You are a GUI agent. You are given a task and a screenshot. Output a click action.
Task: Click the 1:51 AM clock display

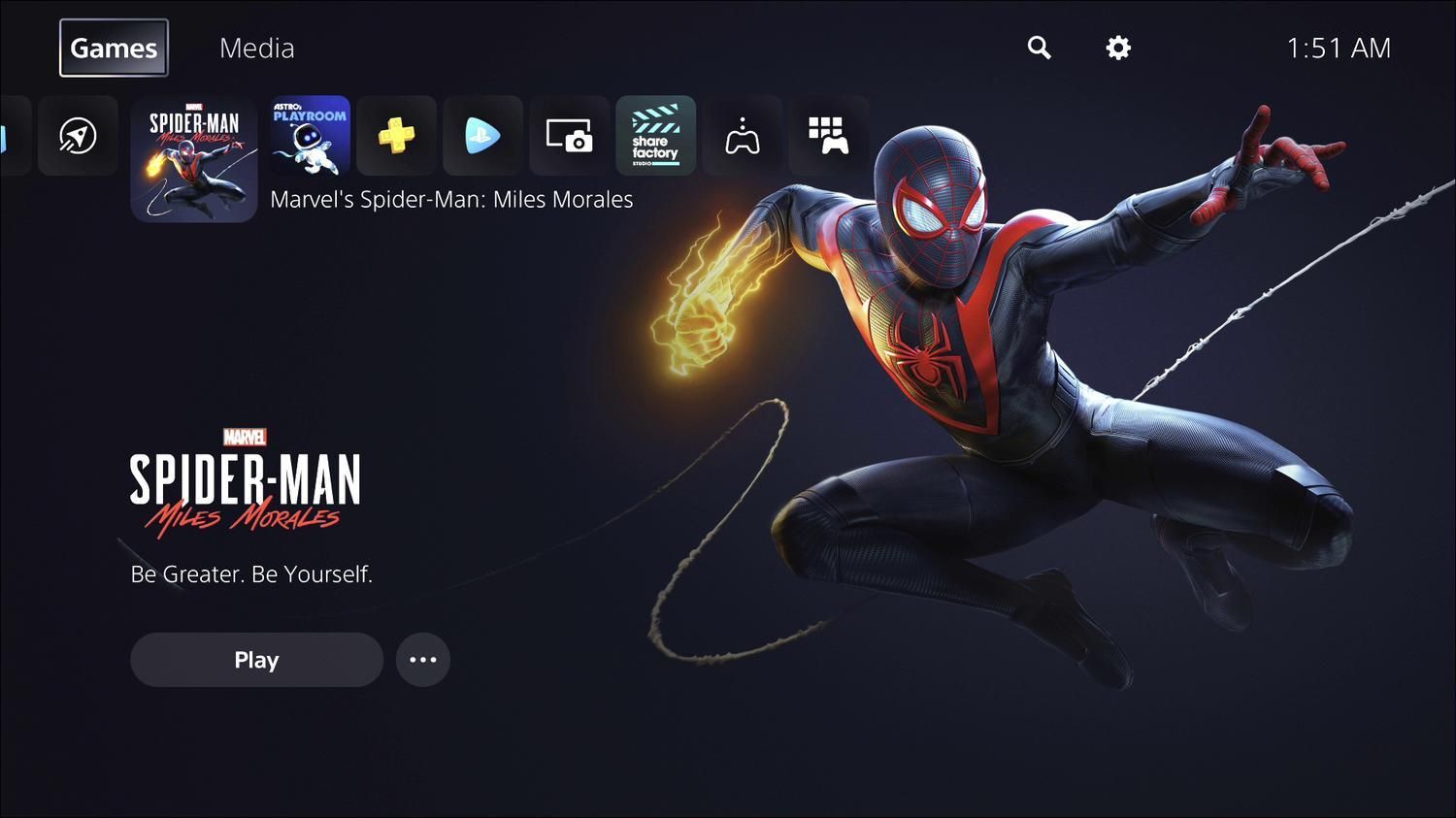1339,45
